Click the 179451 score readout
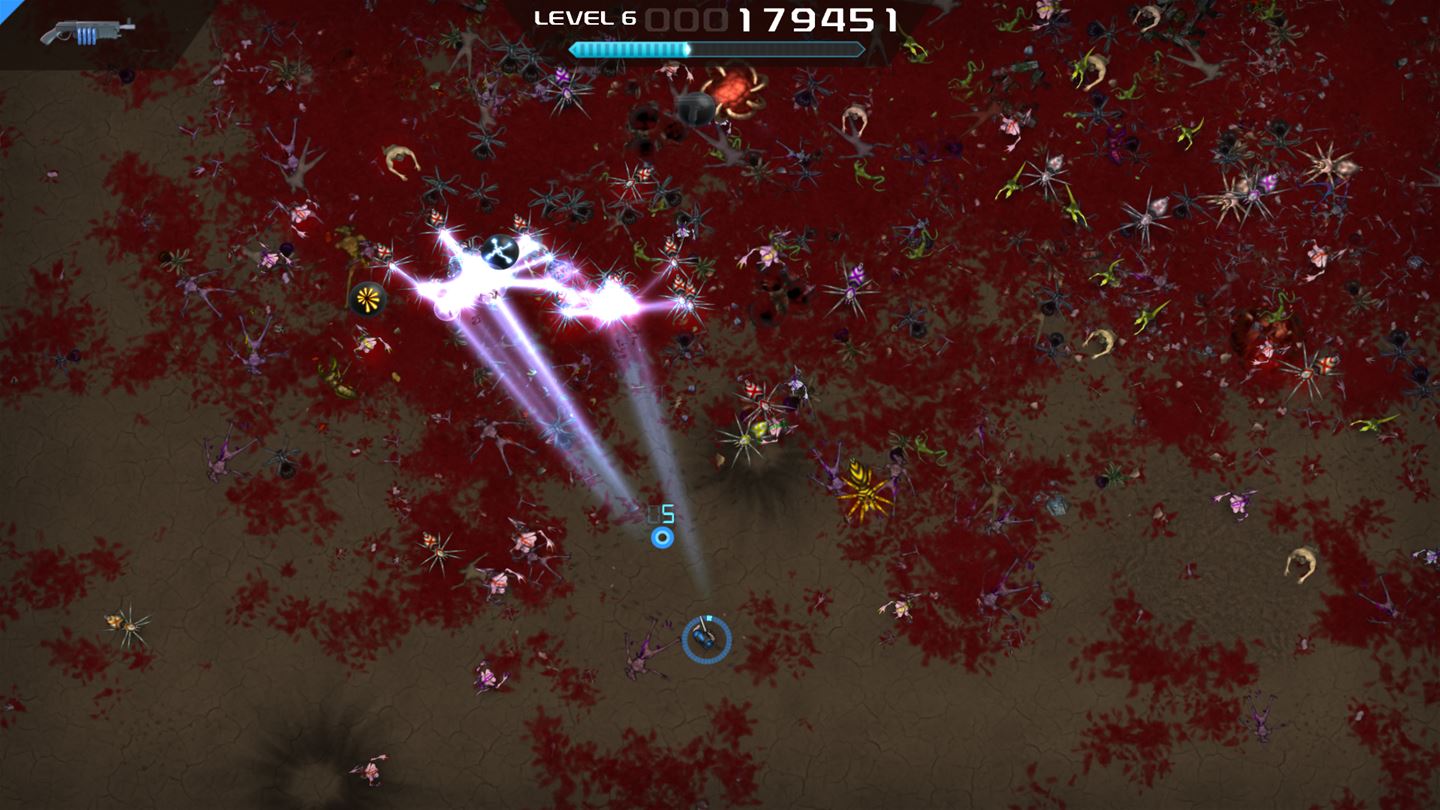 [819, 18]
